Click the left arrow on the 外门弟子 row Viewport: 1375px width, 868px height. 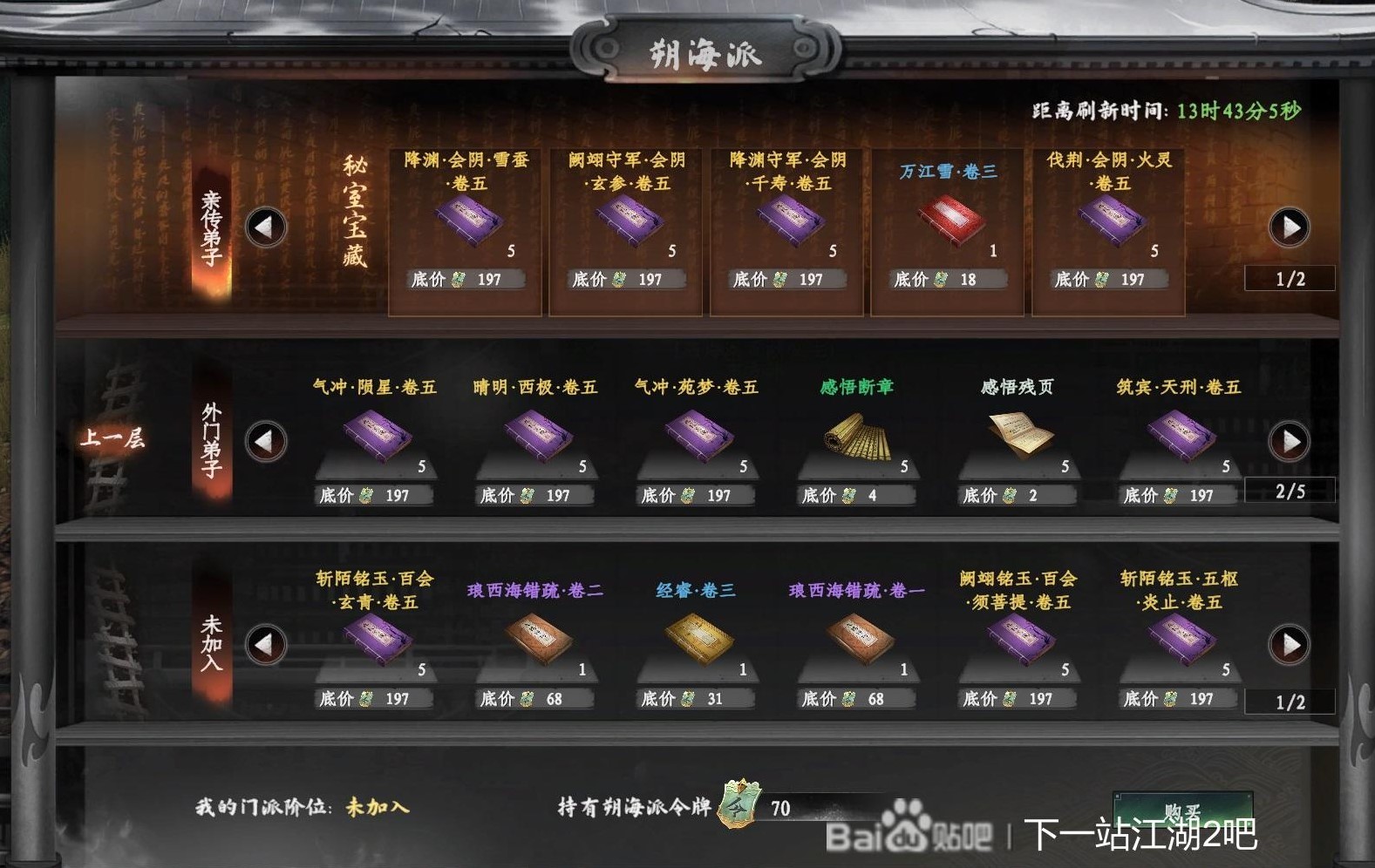click(x=266, y=442)
